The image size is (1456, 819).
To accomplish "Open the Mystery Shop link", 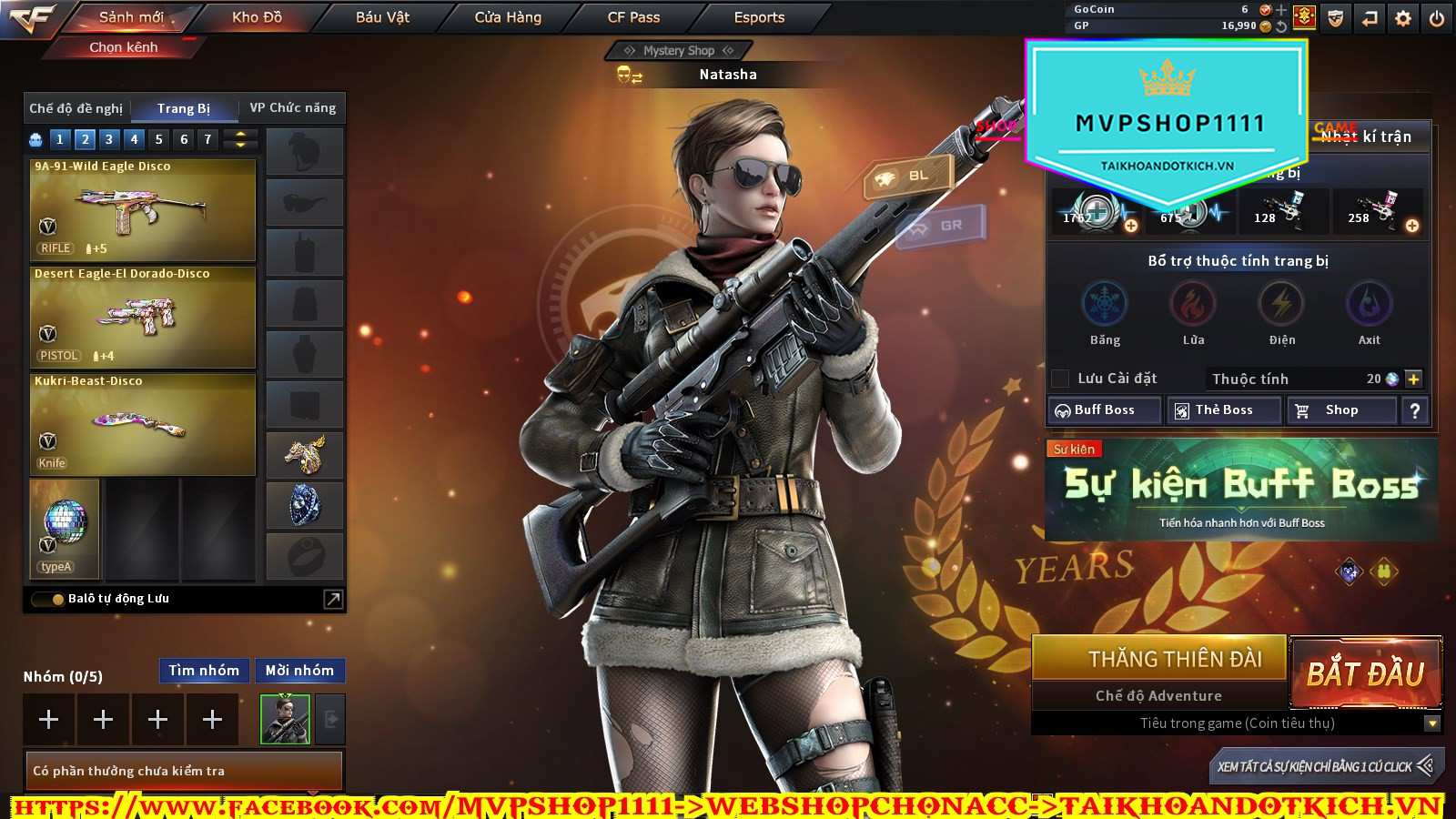I will 679,51.
